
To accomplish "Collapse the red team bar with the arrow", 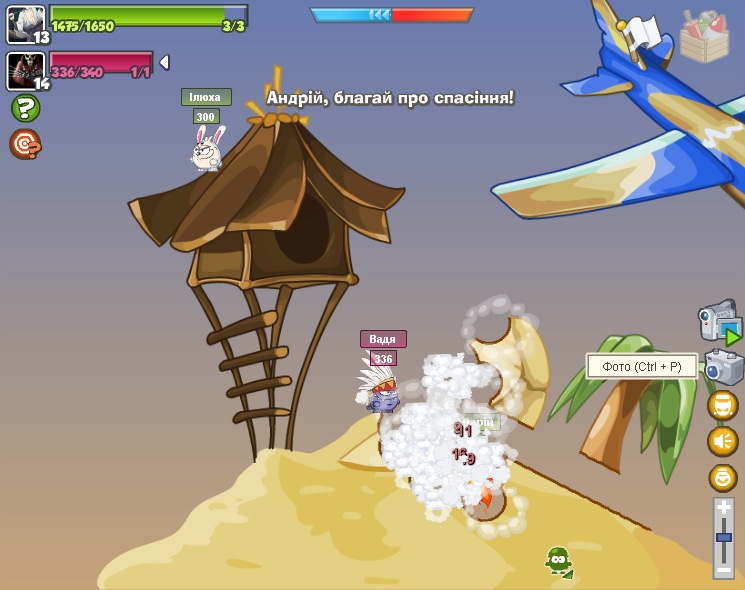I will point(164,62).
